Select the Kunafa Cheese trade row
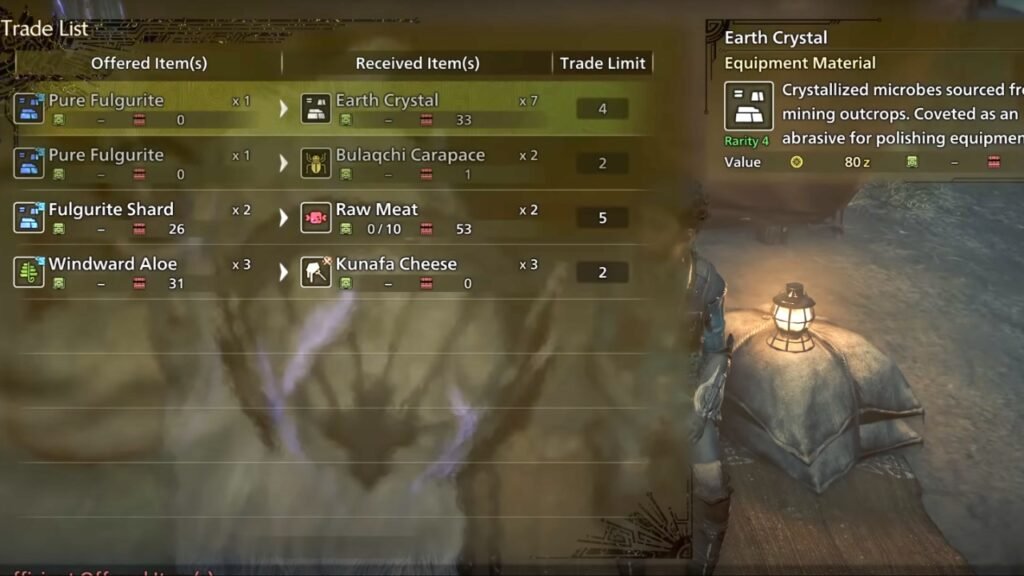 point(396,272)
